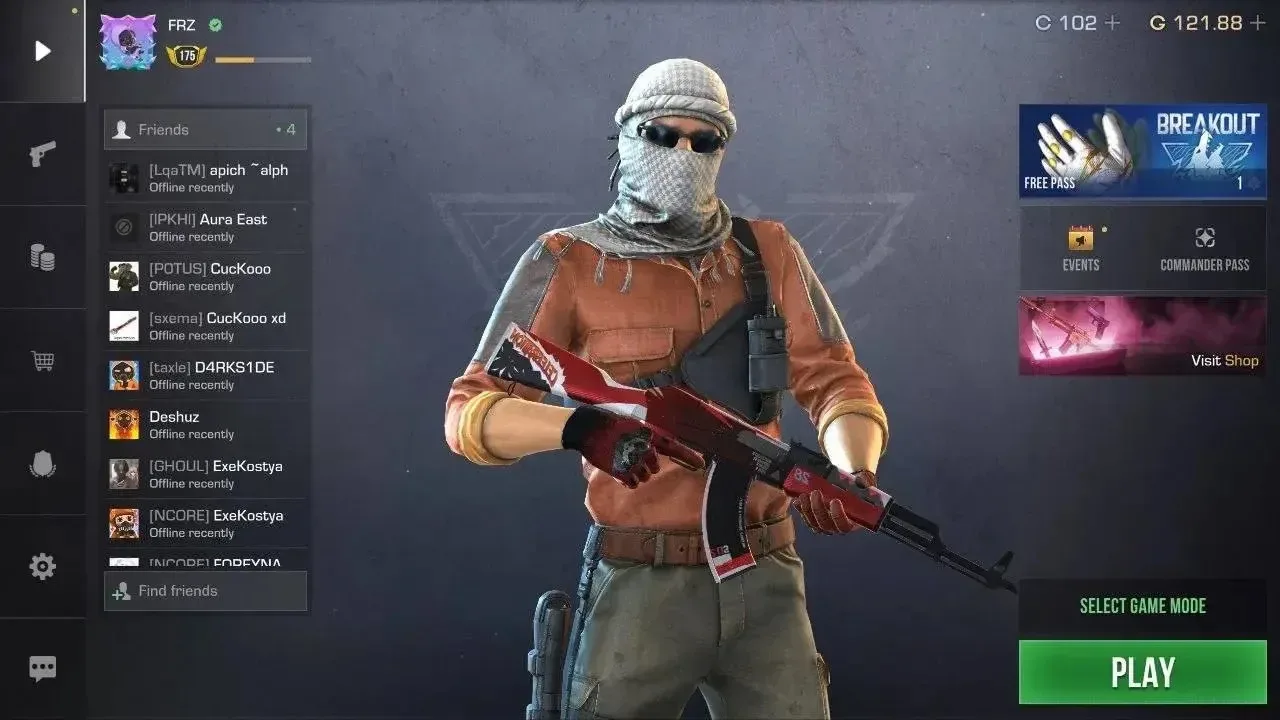Open FRZ player profile avatar
Screen dimensions: 1280x720
point(128,42)
